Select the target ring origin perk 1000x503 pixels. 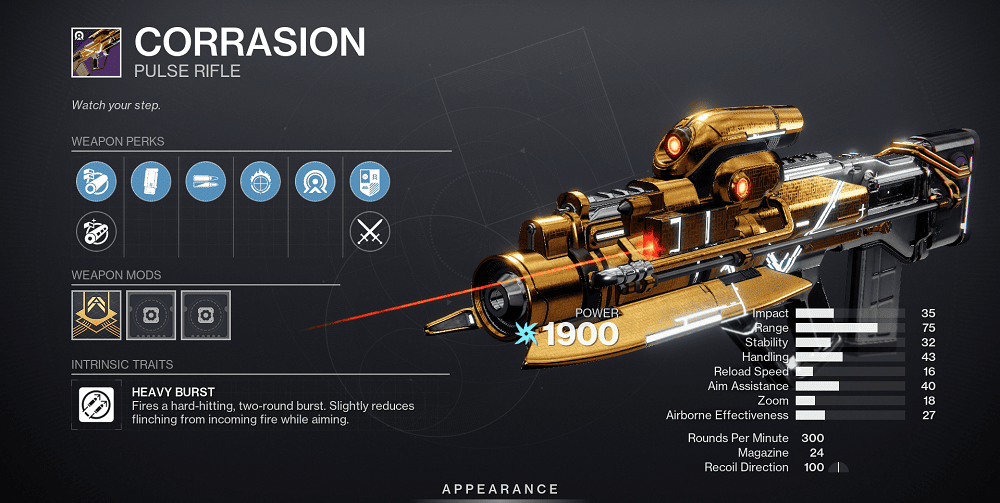[x=315, y=182]
